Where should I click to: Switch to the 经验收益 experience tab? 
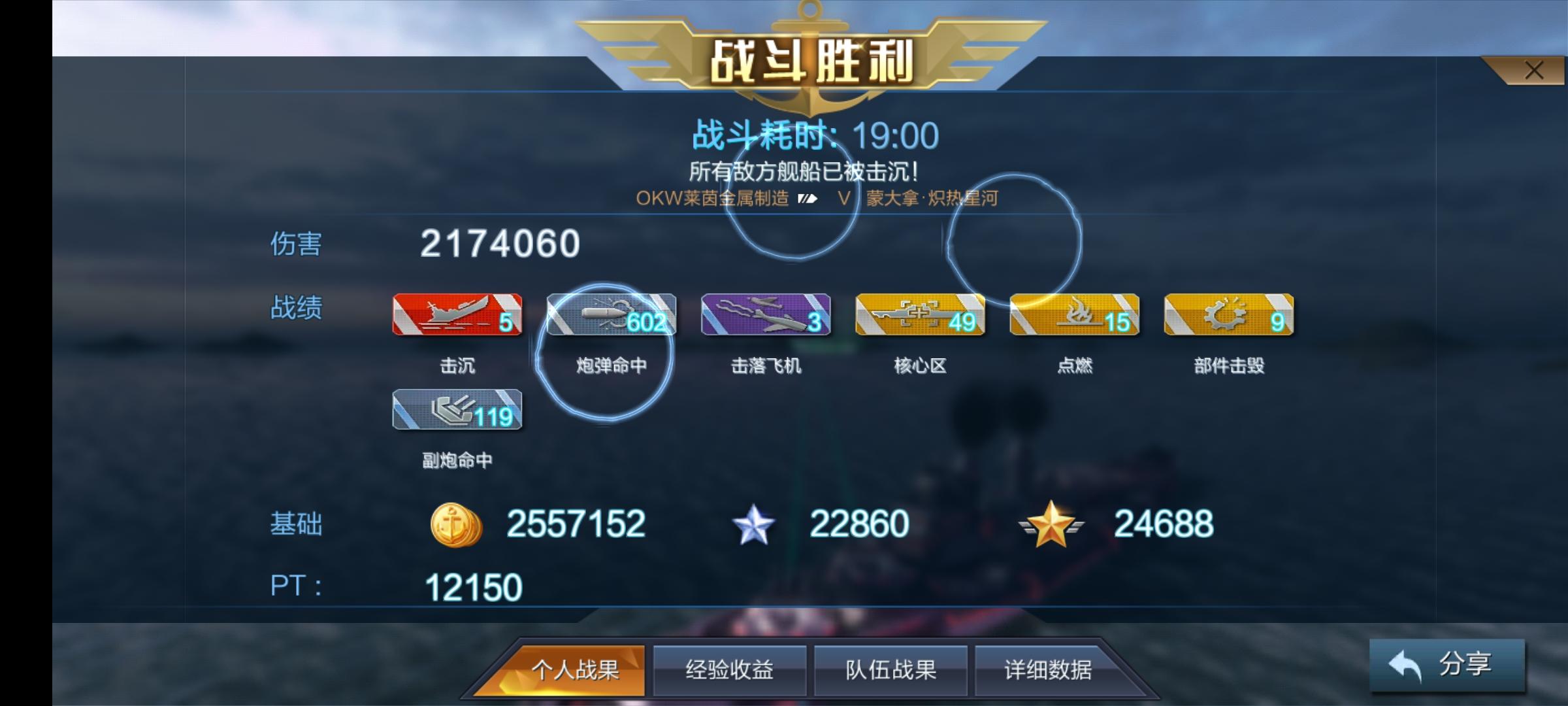point(728,669)
